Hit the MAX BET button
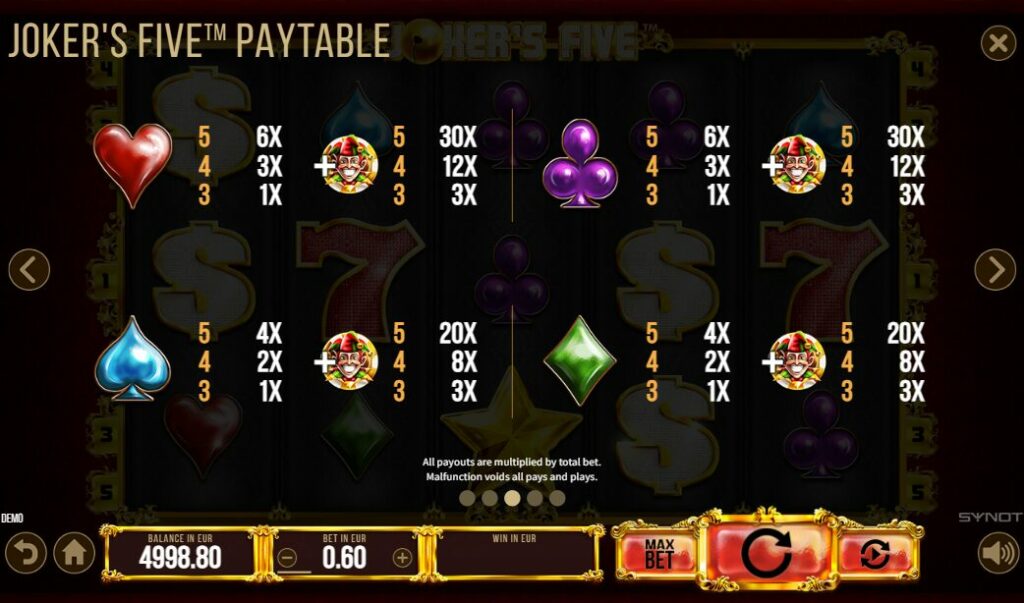The height and width of the screenshot is (603, 1024). [659, 553]
